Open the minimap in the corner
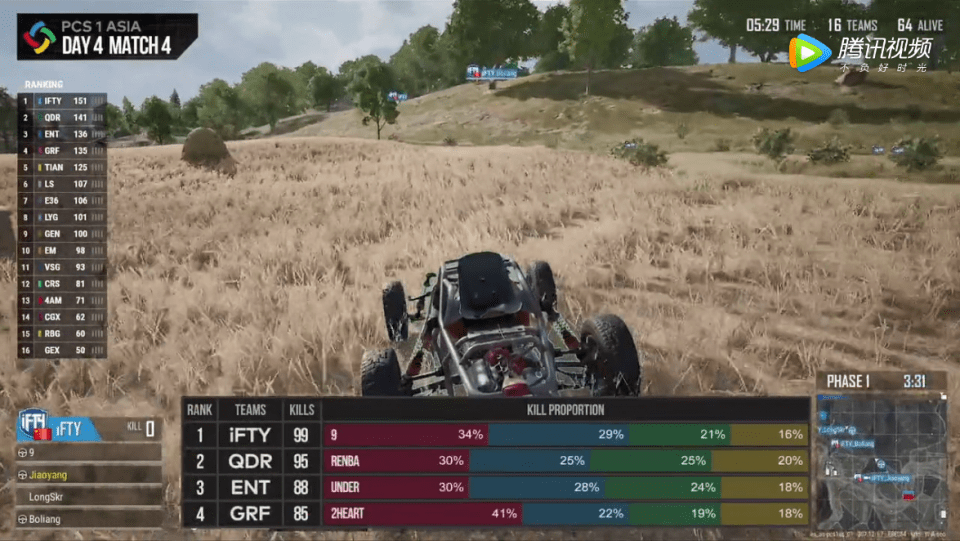Screen dimensions: 960x541 (881, 462)
